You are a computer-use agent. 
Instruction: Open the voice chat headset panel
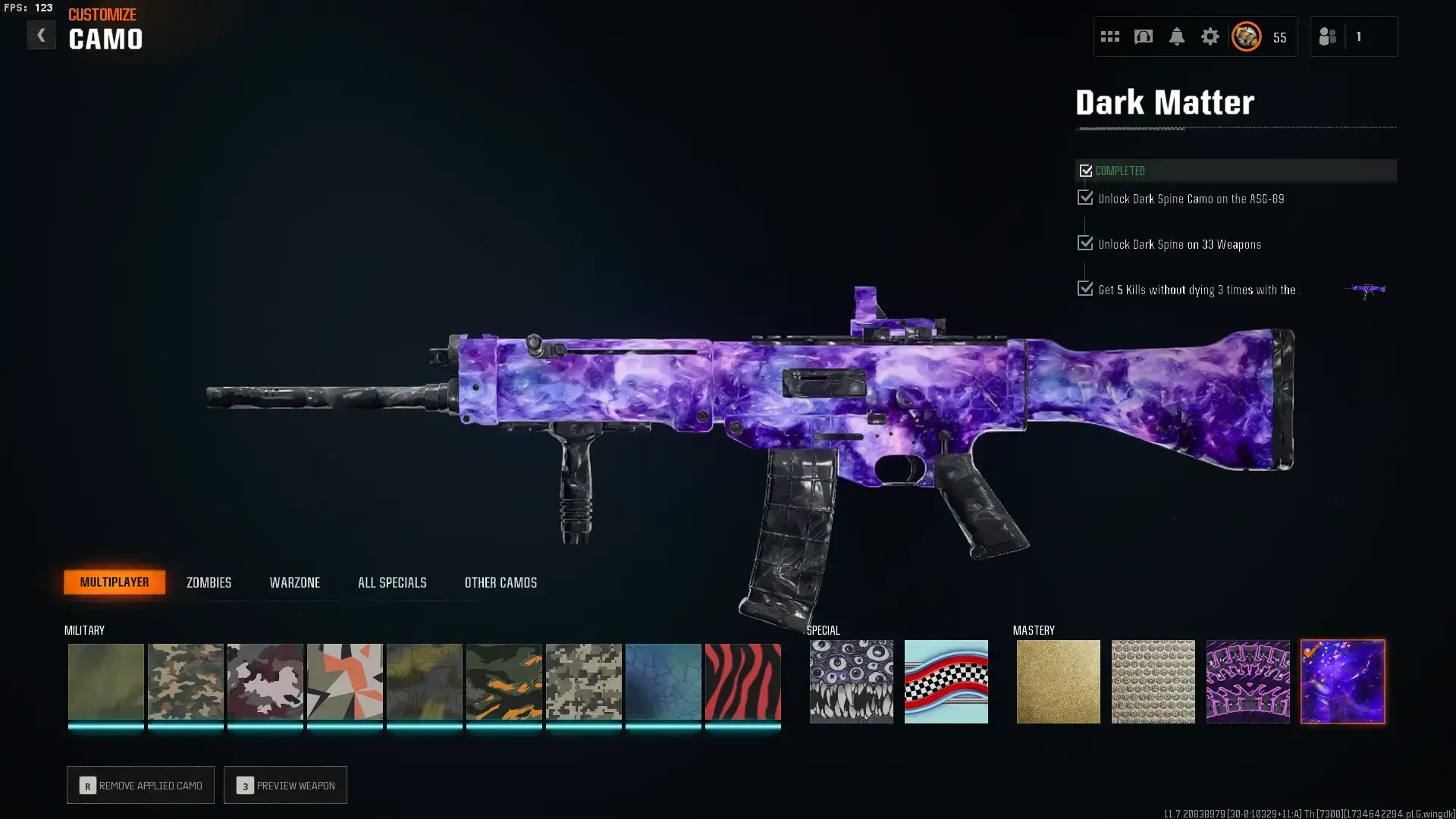1144,36
